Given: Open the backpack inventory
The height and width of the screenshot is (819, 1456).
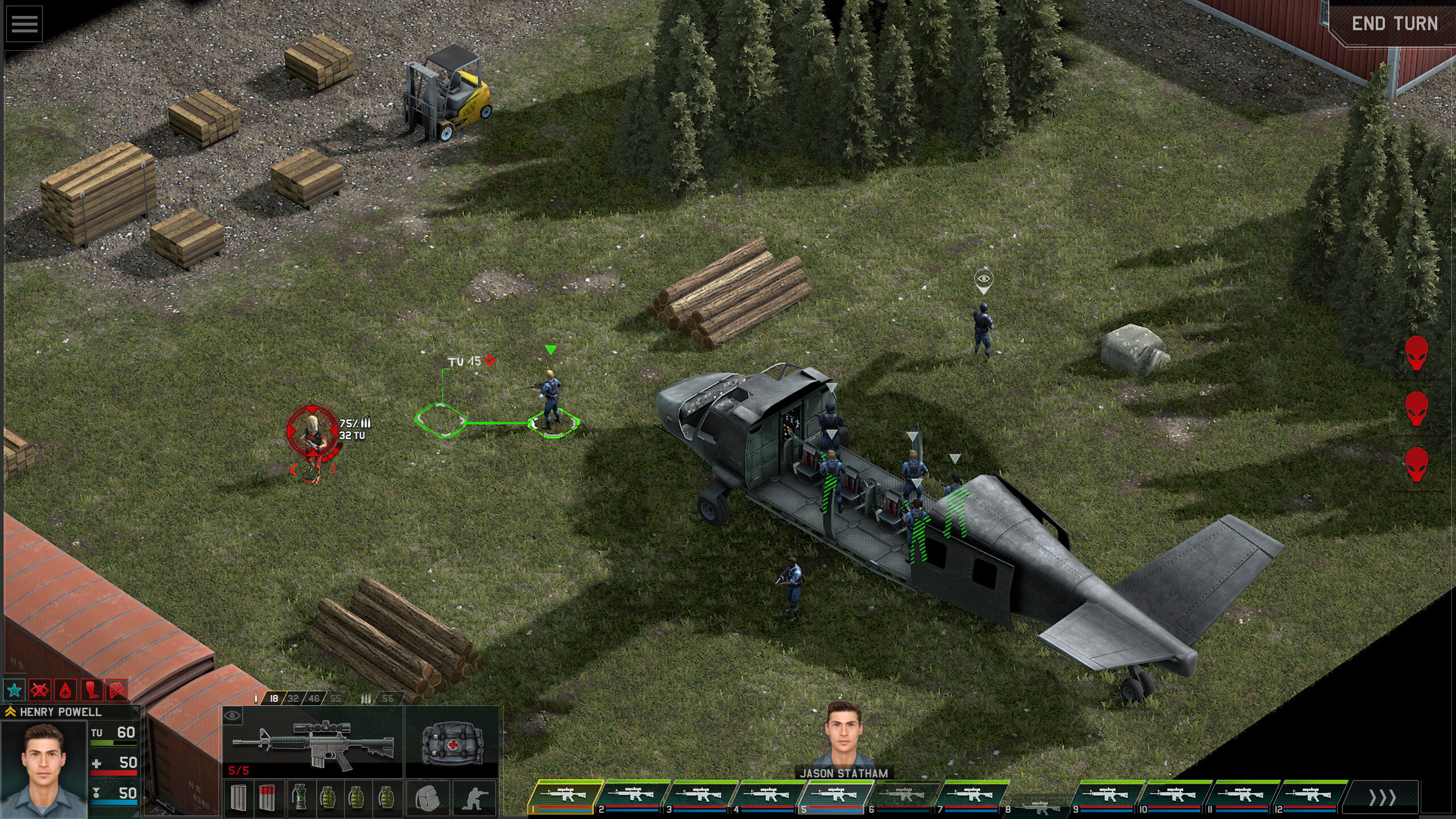Looking at the screenshot, I should coord(428,797).
